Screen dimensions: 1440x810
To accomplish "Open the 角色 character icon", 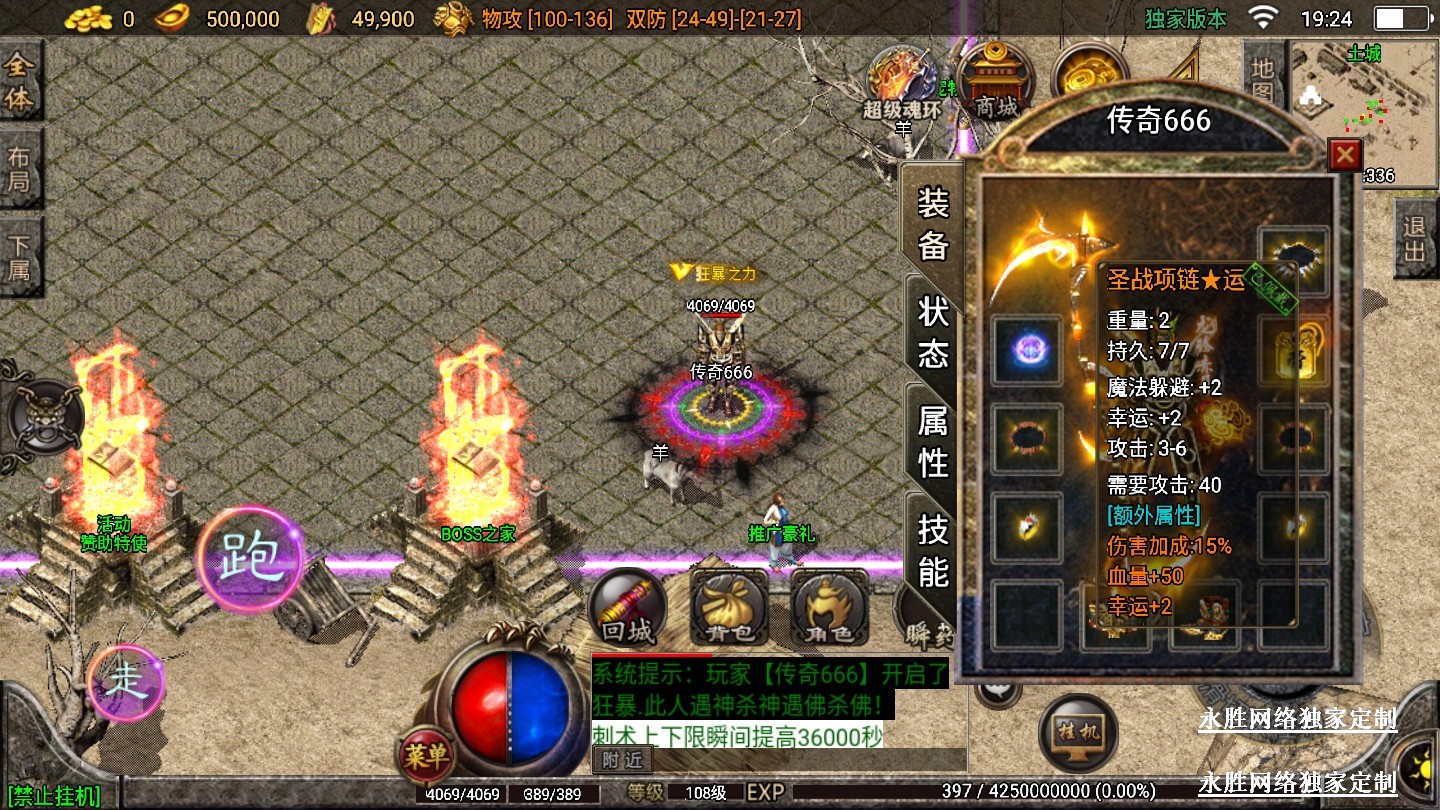I will 829,607.
